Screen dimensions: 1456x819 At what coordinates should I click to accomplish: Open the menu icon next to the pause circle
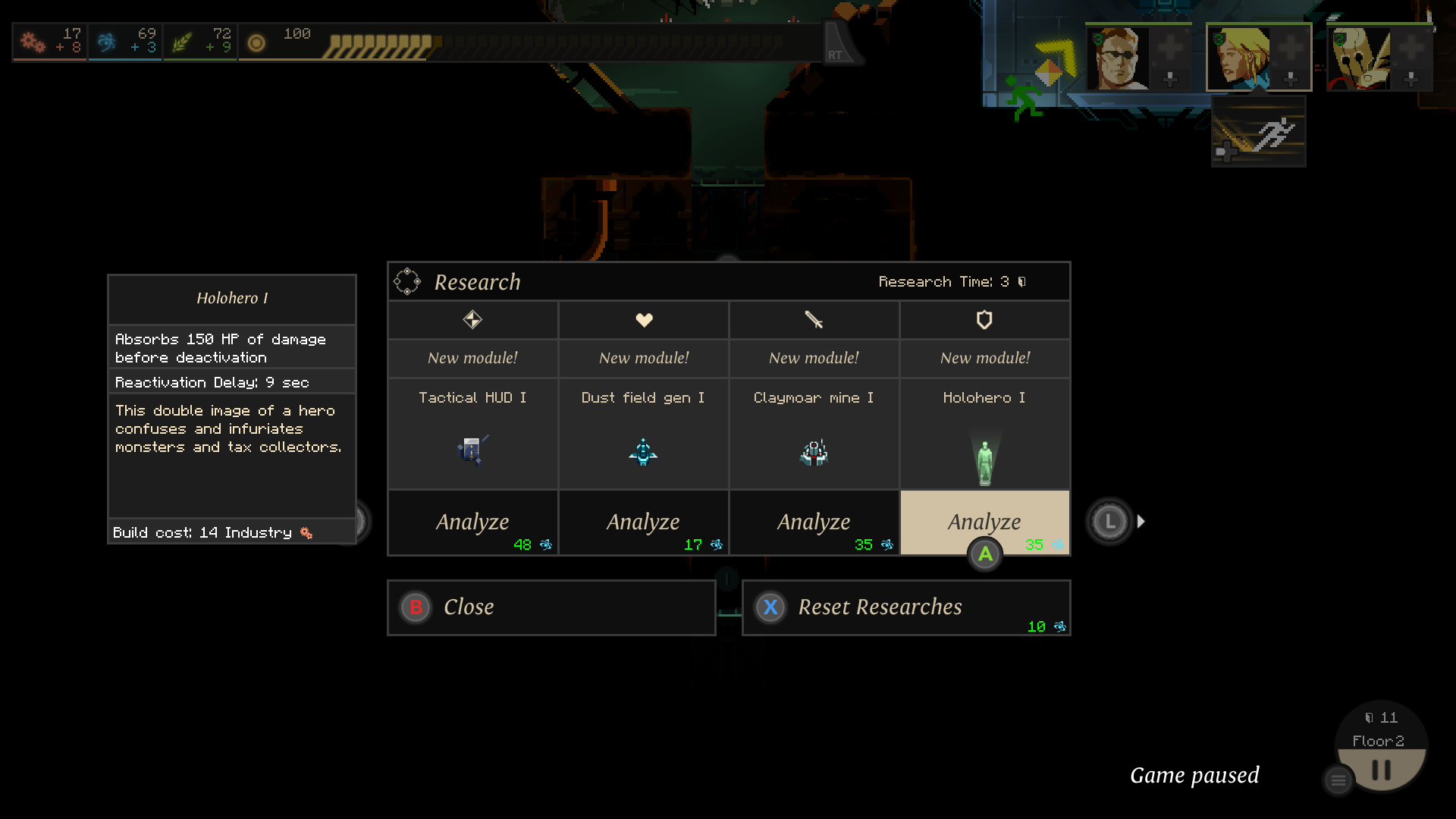point(1337,780)
